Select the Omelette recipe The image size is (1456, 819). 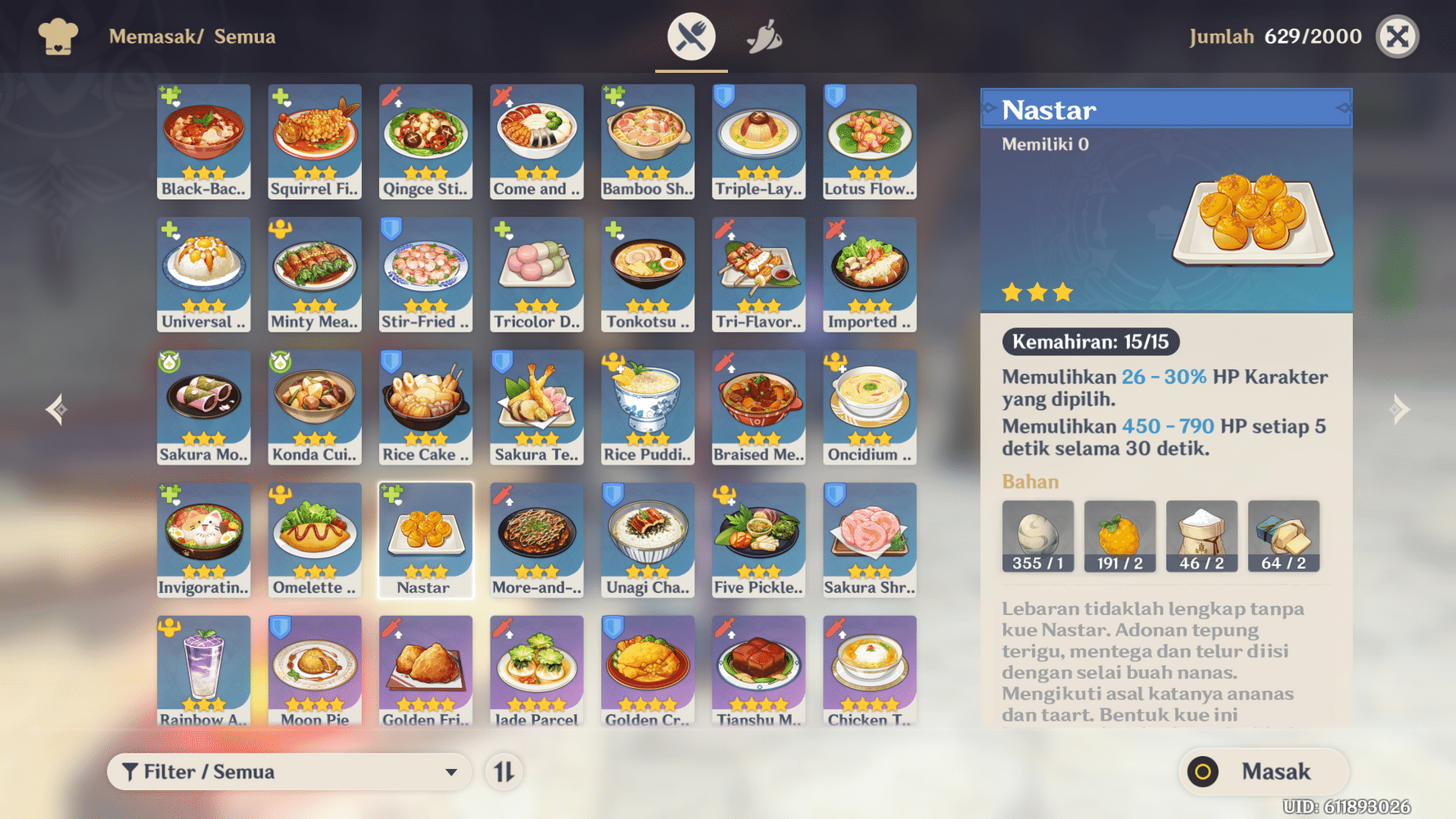(x=314, y=540)
